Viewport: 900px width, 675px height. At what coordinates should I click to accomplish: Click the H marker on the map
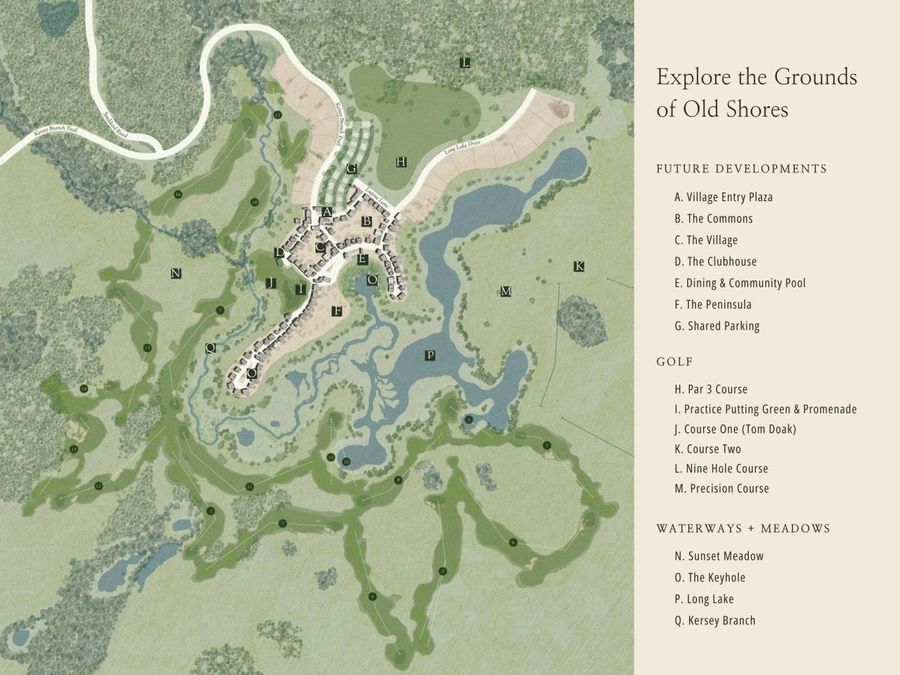point(400,162)
